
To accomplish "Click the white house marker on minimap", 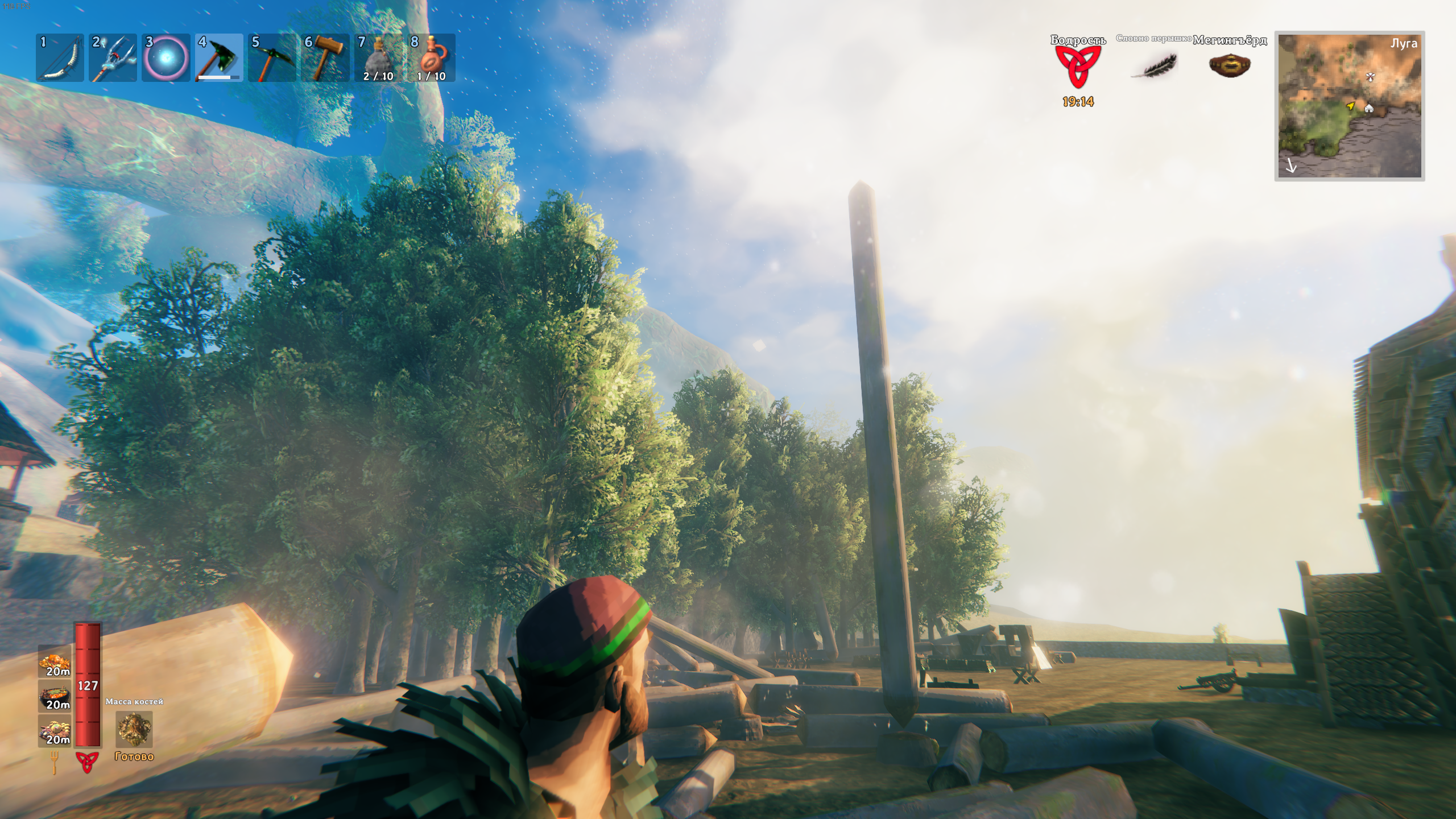I will tap(1369, 108).
